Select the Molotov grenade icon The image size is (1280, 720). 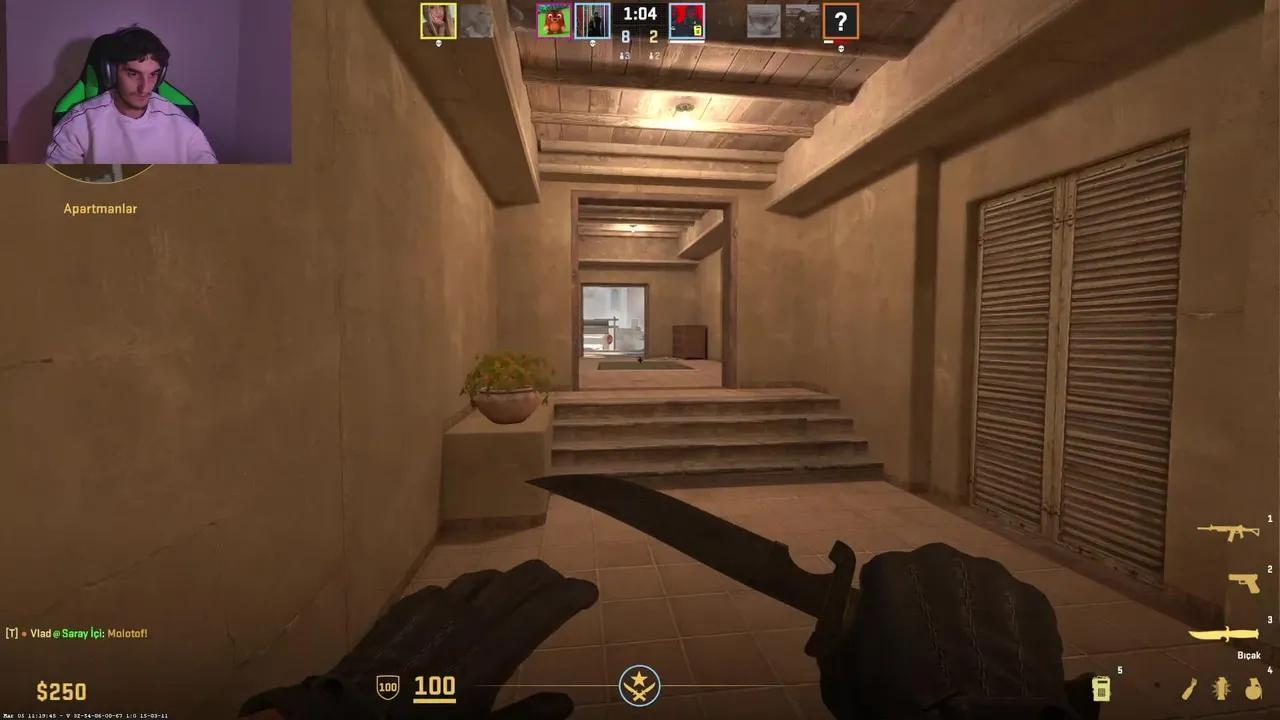(1190, 687)
